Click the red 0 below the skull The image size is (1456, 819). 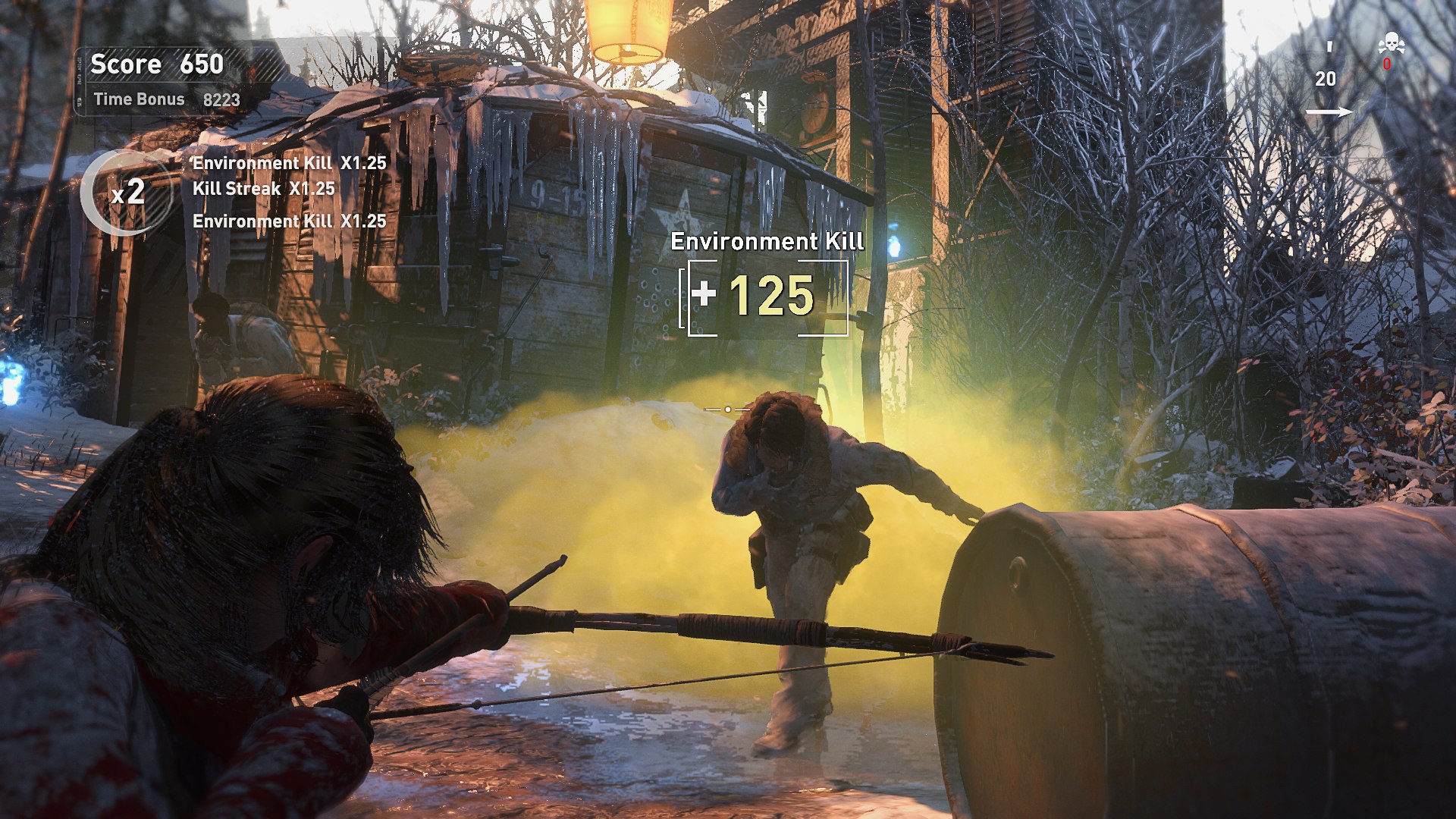coord(1387,64)
